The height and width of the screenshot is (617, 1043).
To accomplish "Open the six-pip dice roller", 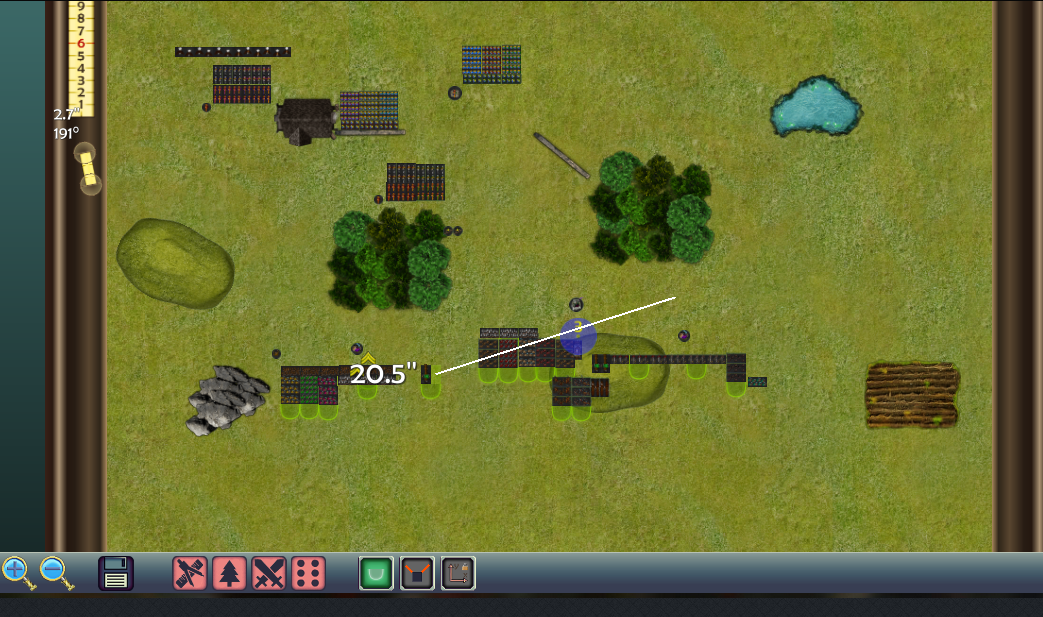I will (308, 573).
